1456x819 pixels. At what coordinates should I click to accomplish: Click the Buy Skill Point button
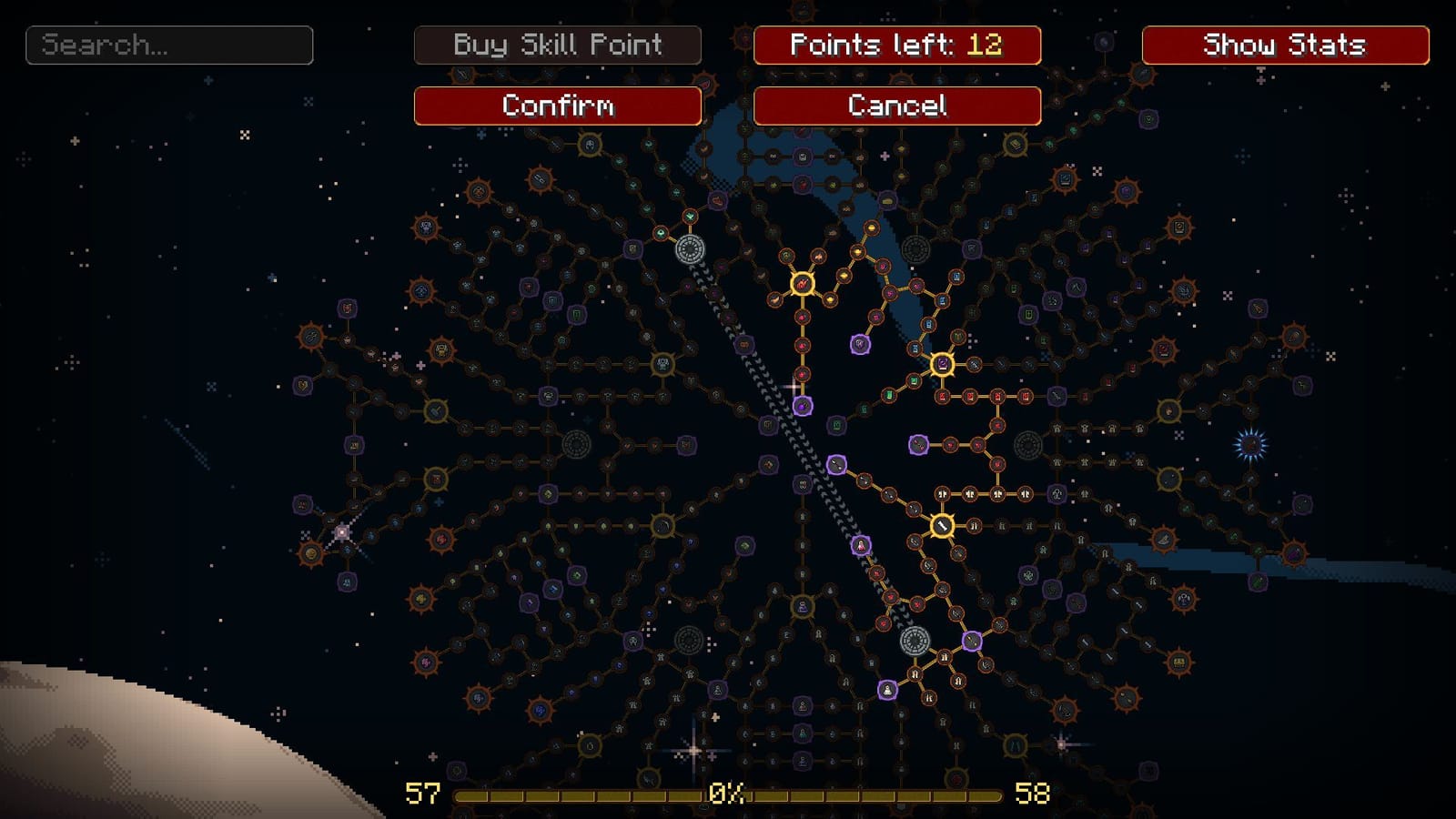point(558,45)
